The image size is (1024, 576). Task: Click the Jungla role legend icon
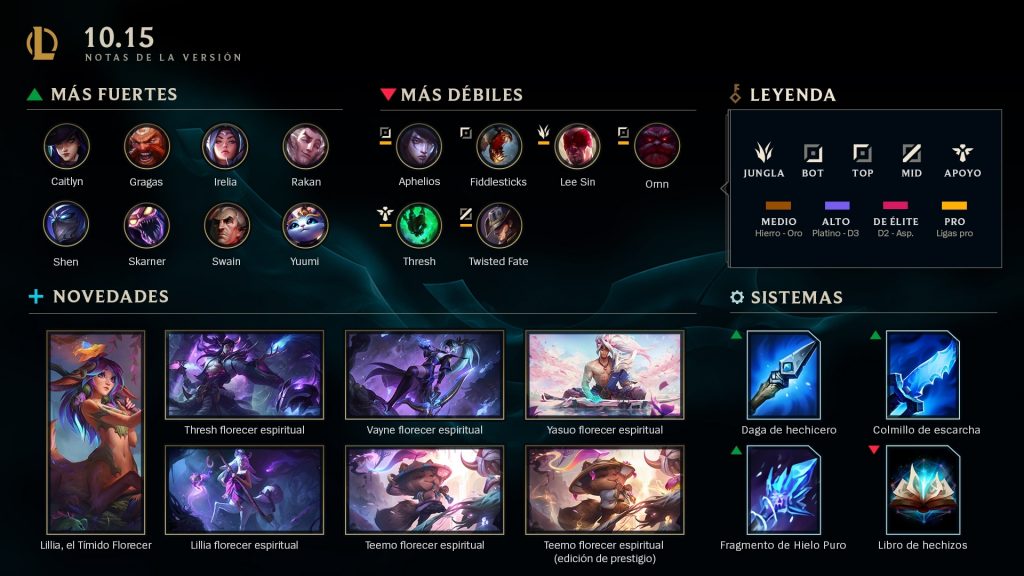coord(764,154)
